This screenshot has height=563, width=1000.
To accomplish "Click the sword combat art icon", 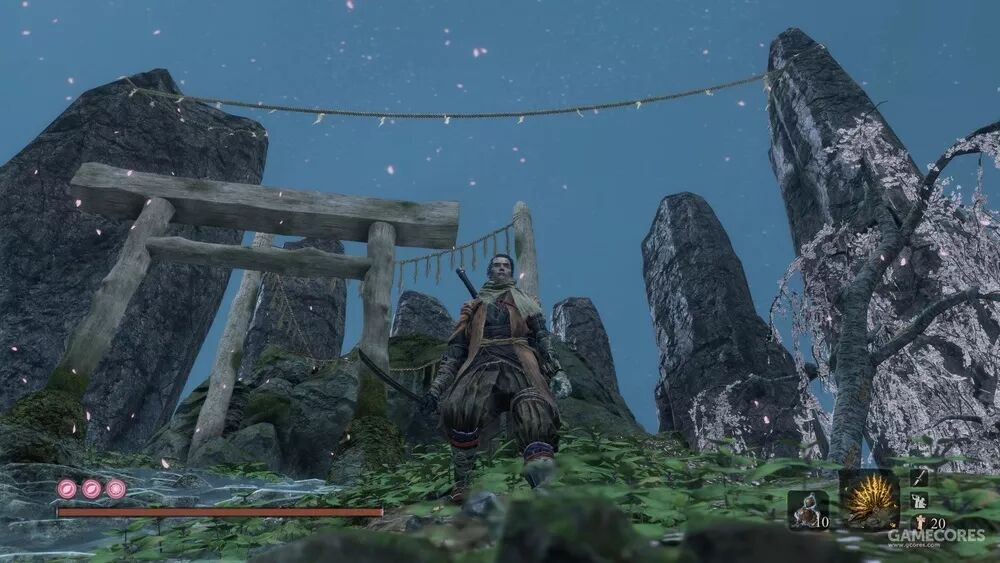I will click(919, 478).
